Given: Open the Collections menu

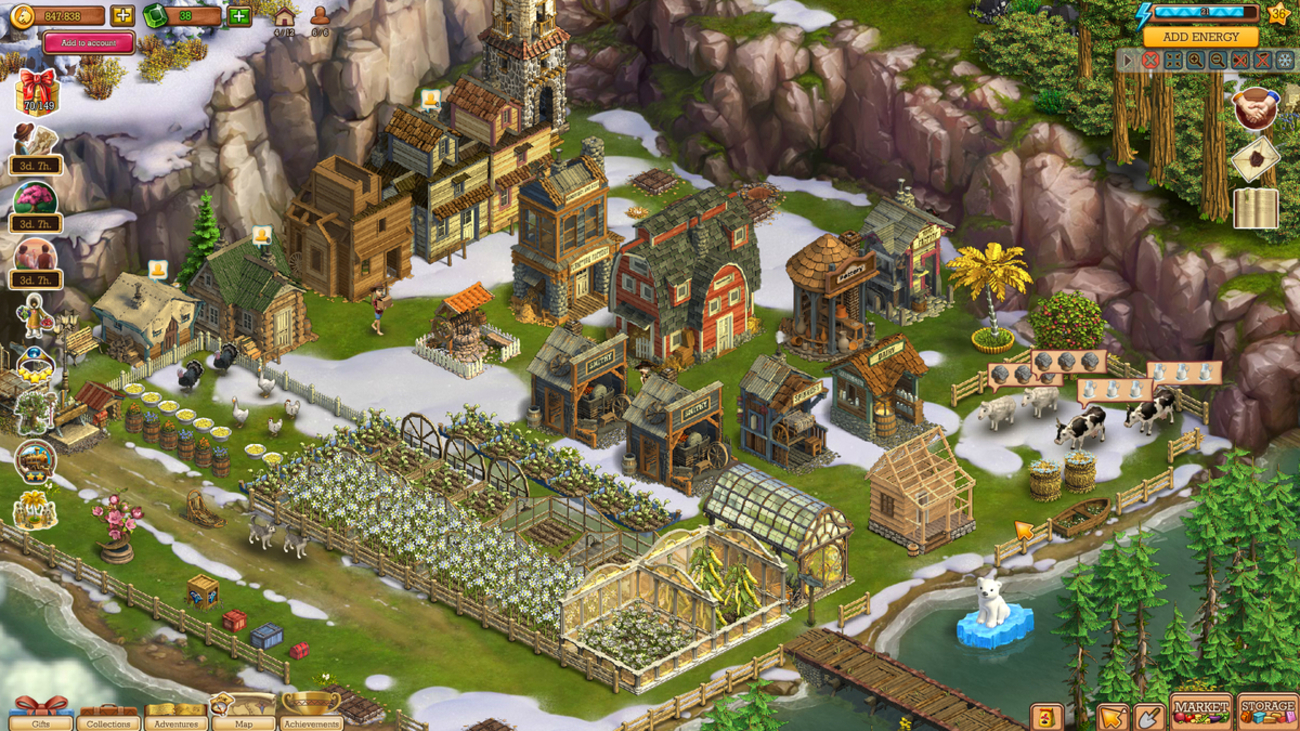Looking at the screenshot, I should coord(108,714).
